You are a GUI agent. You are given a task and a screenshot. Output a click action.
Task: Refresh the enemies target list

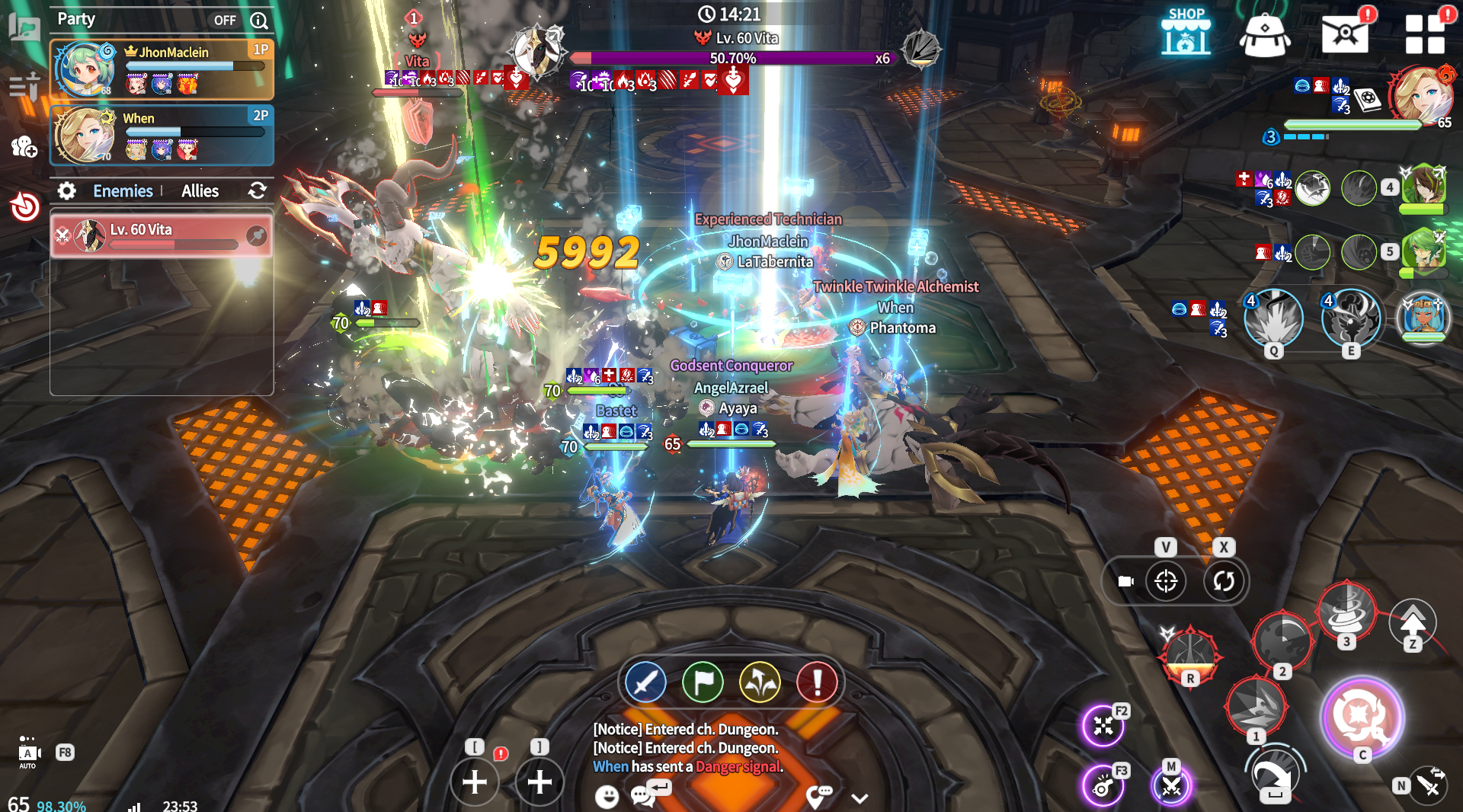pos(258,190)
